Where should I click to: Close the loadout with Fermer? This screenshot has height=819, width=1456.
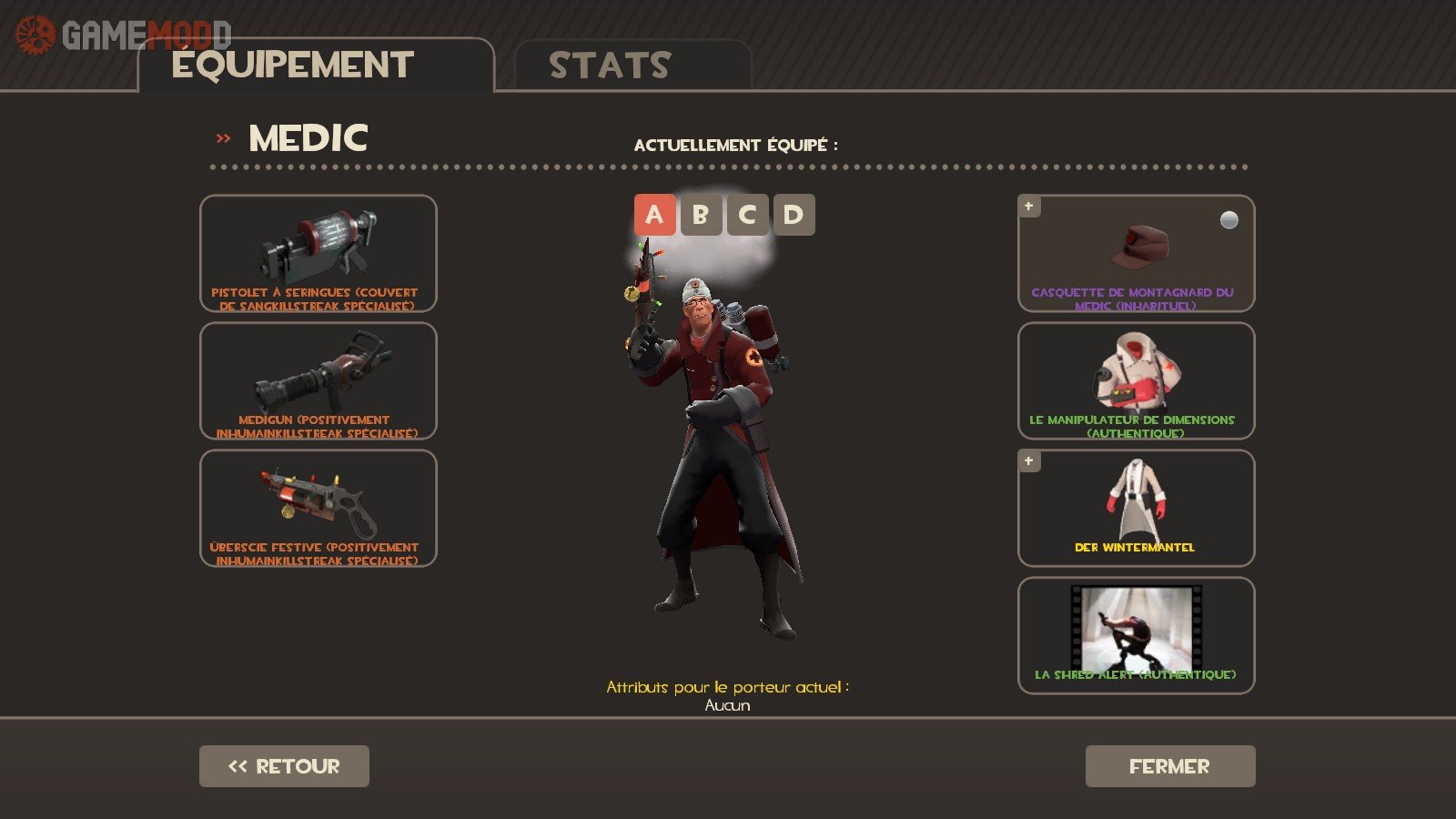tap(1169, 766)
